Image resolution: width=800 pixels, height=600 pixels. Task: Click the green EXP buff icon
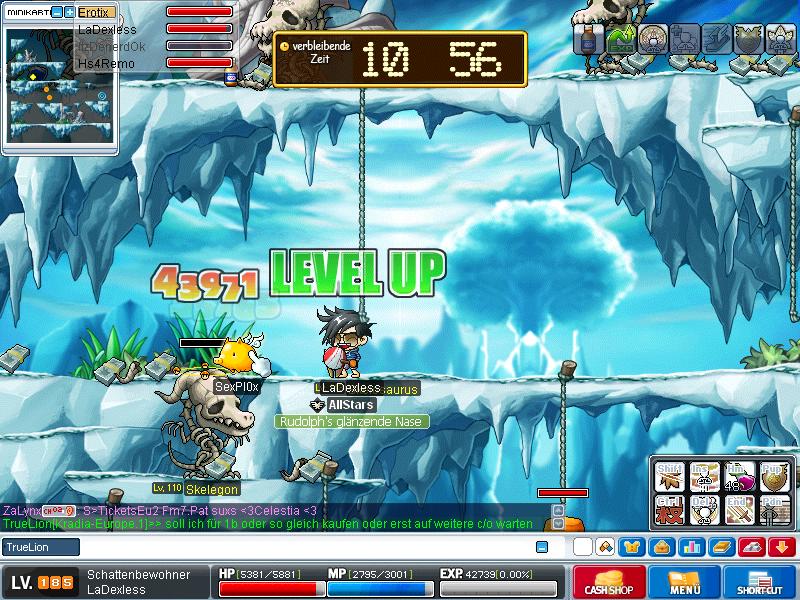(x=622, y=39)
